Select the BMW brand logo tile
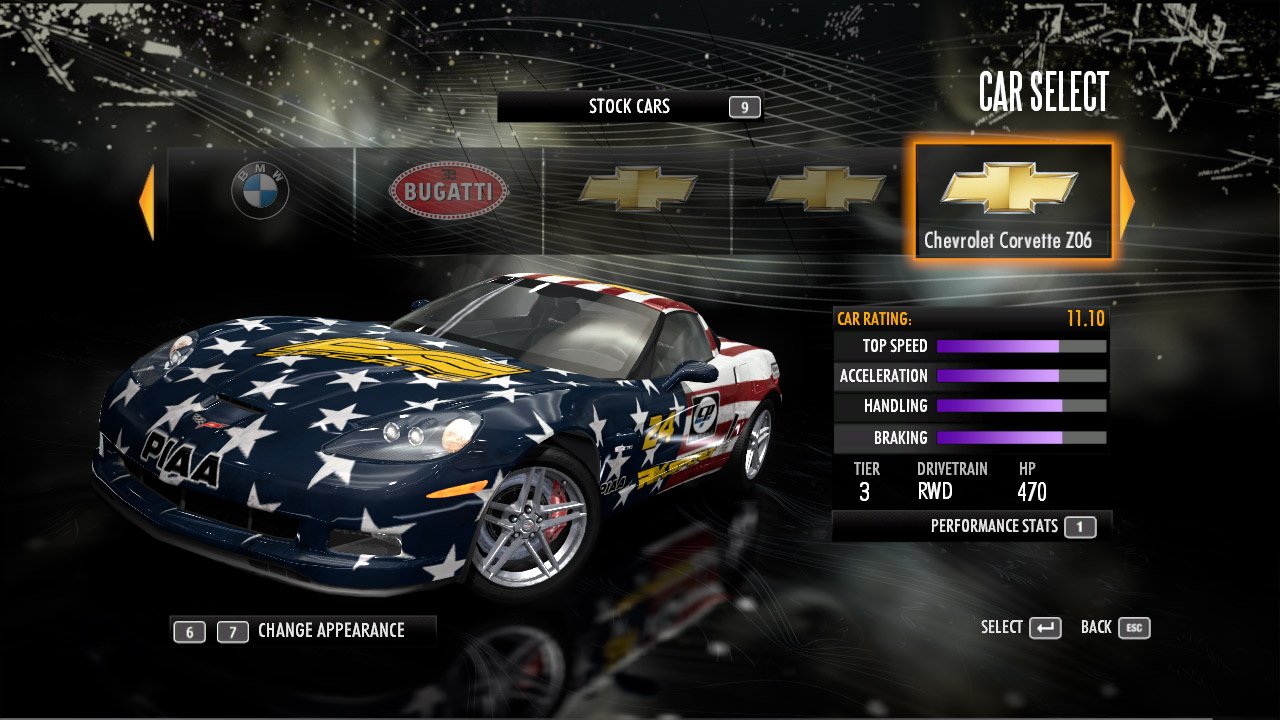 click(x=260, y=191)
